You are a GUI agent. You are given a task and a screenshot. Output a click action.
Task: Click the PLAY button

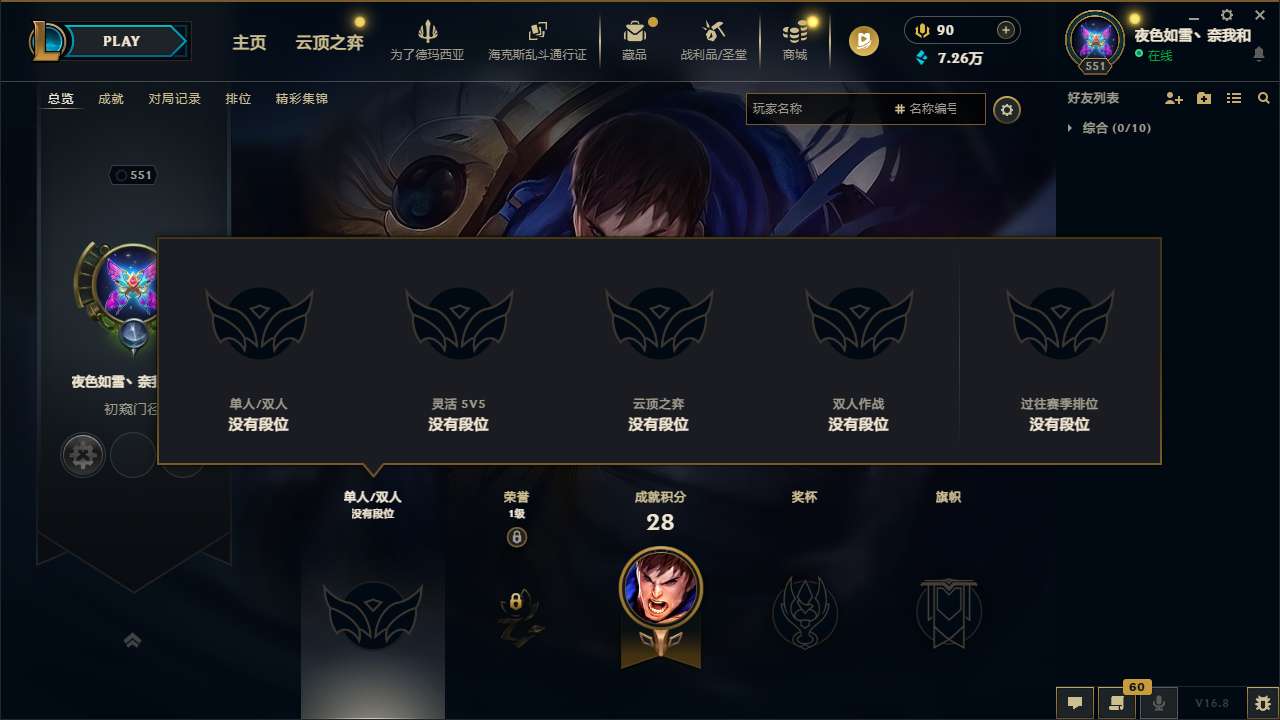point(122,41)
